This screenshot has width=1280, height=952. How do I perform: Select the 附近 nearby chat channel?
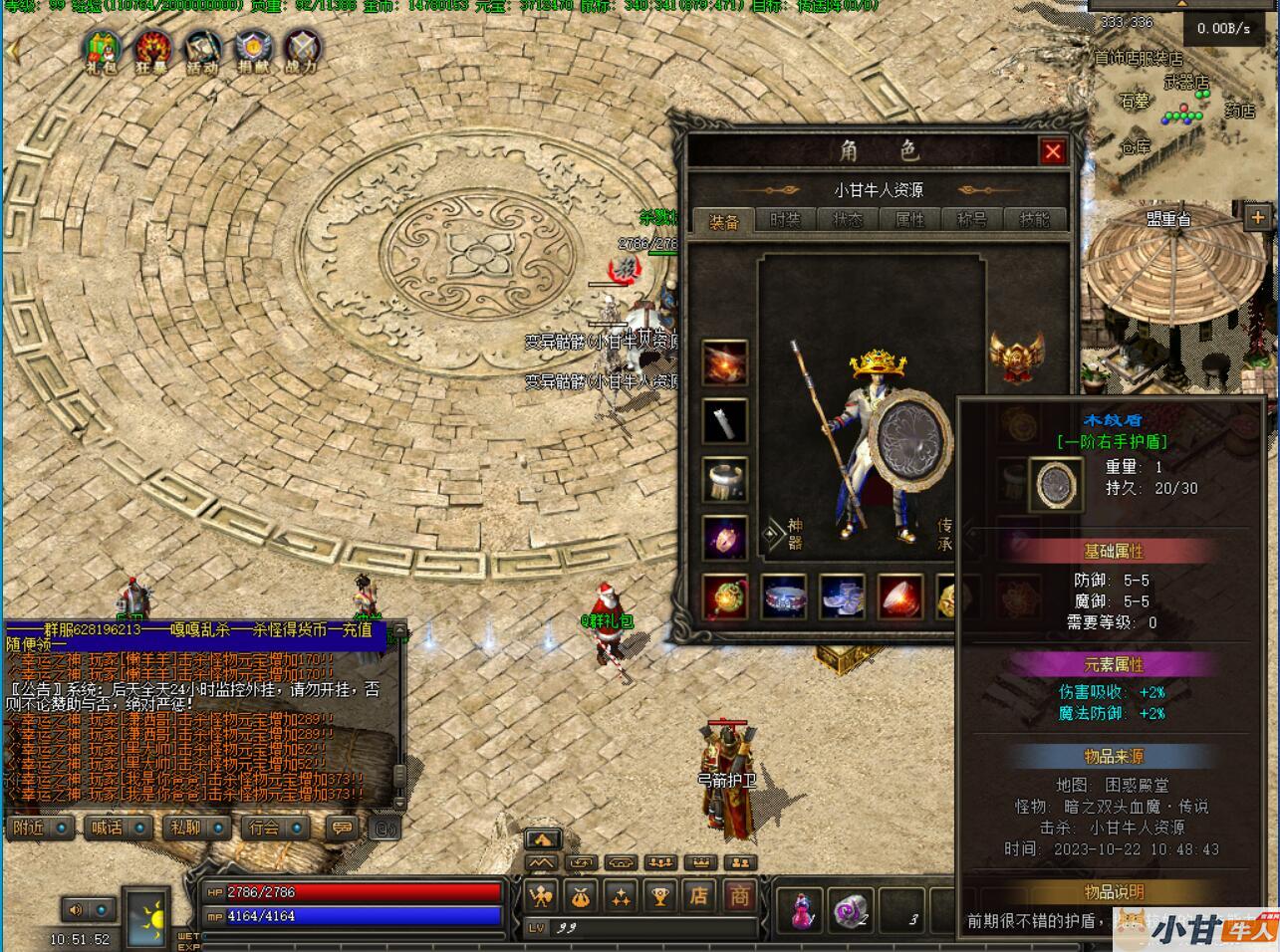pyautogui.click(x=40, y=828)
